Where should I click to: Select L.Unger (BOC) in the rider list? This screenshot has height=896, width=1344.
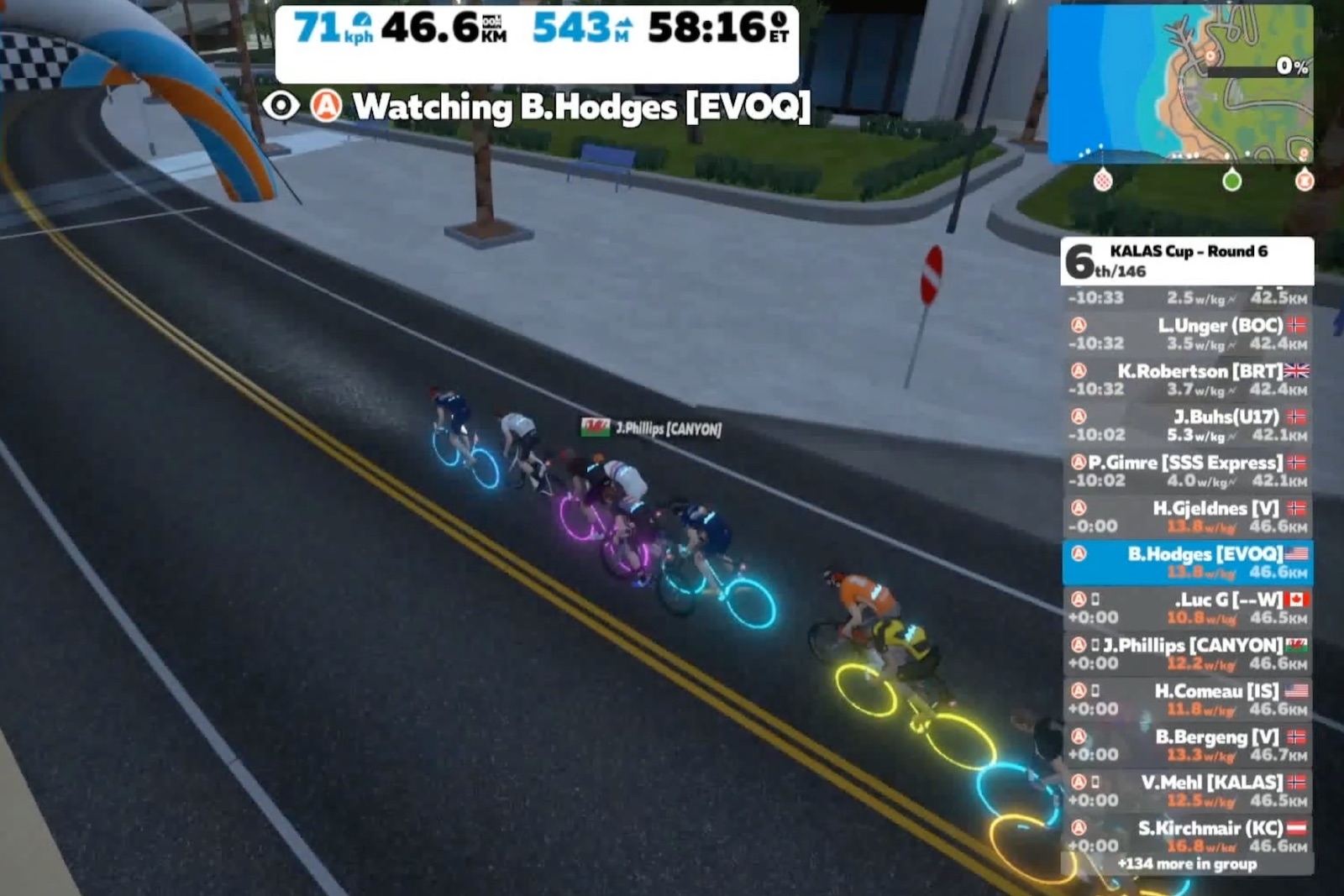(x=1188, y=333)
